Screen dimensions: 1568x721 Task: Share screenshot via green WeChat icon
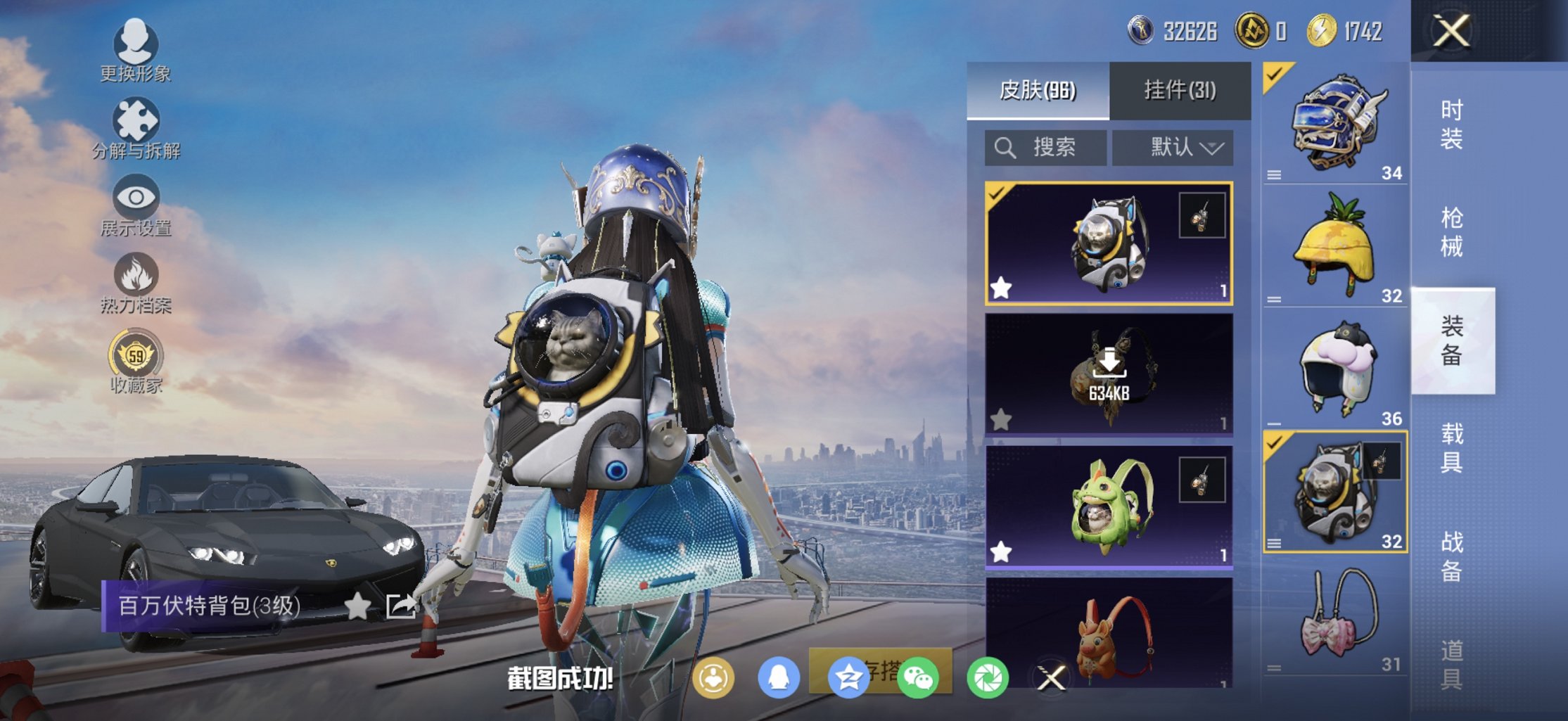click(918, 679)
